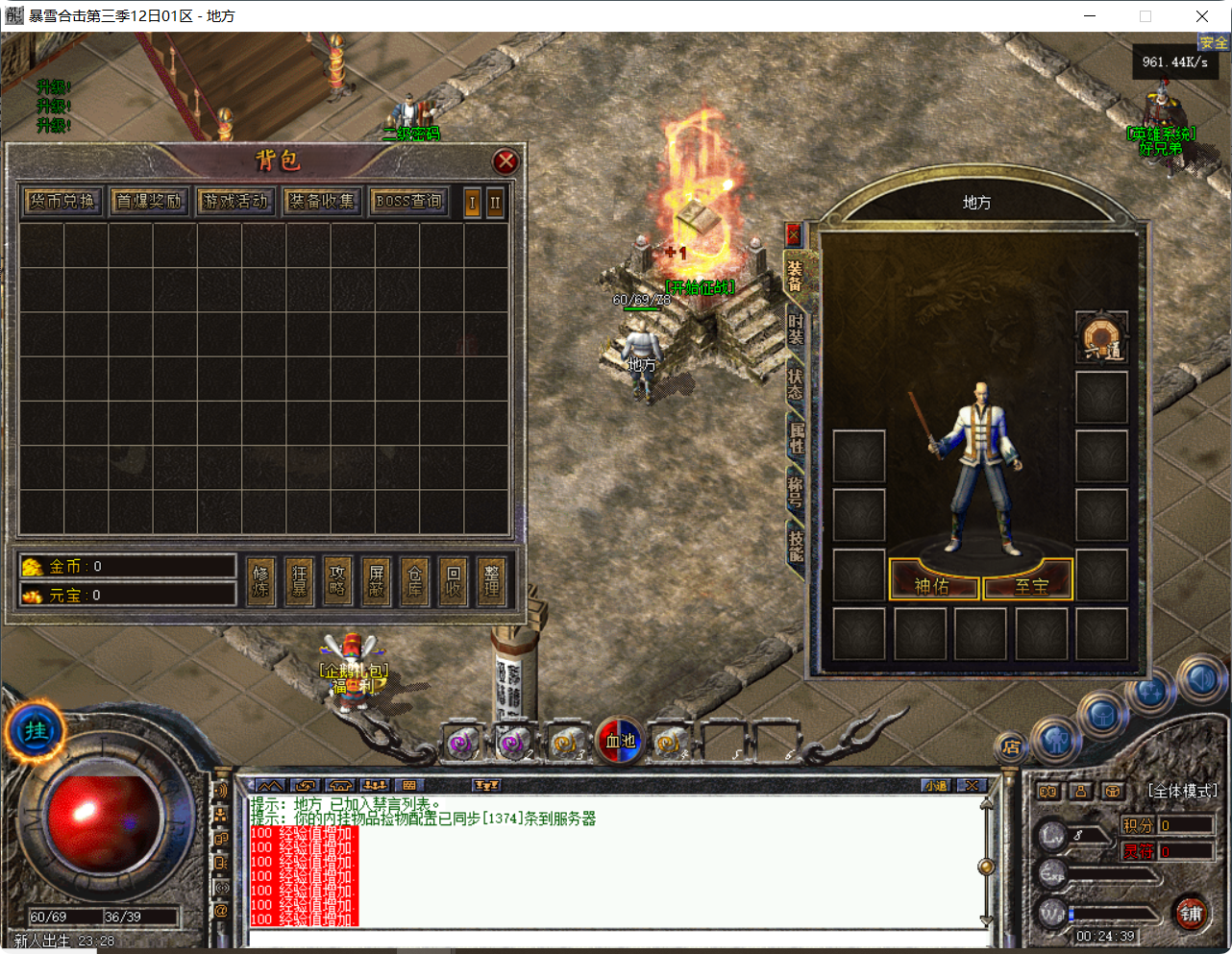Click the 神佑 button
This screenshot has height=954, width=1232.
coord(932,586)
